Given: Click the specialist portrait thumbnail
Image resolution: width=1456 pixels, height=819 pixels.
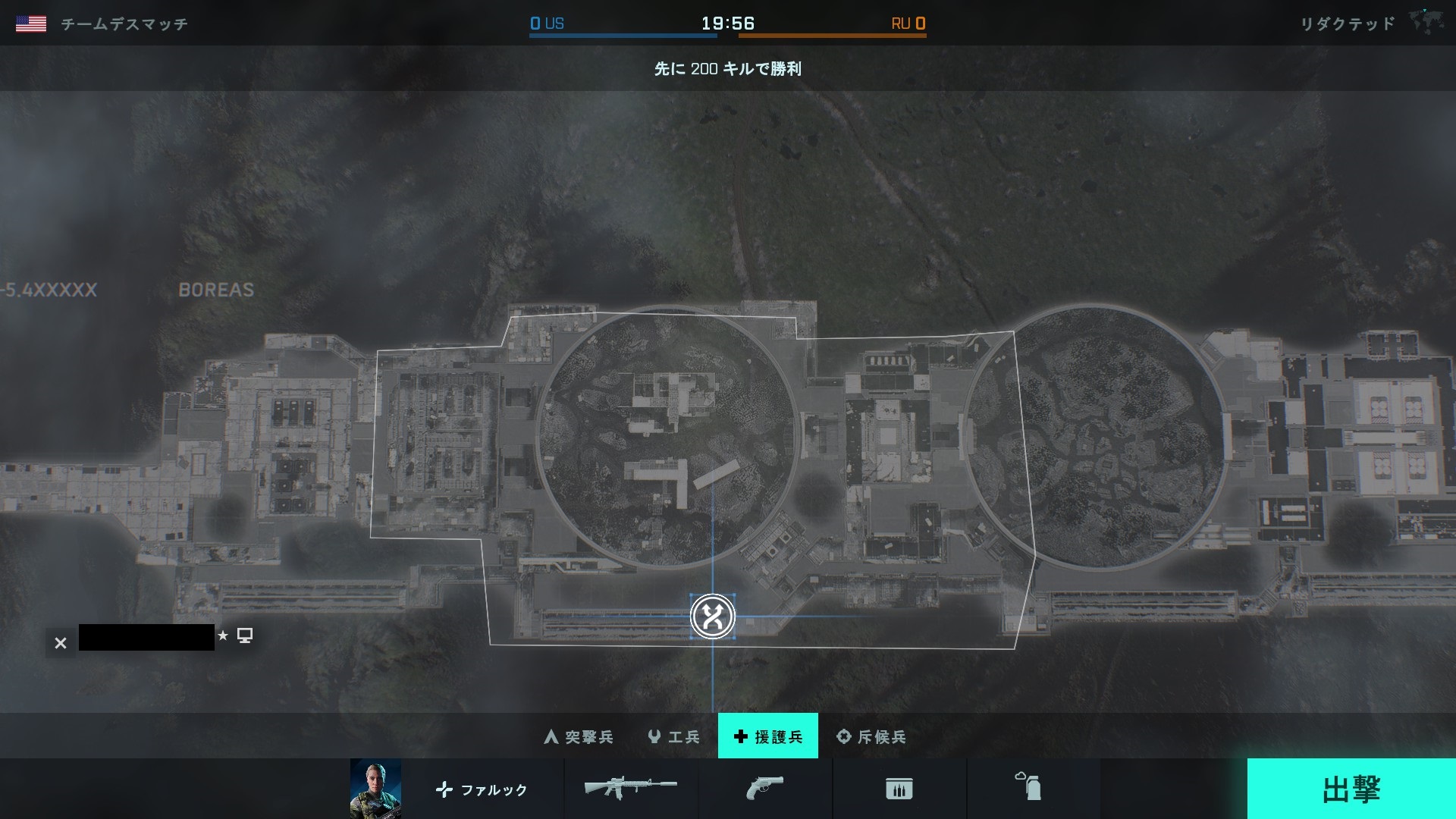Looking at the screenshot, I should pos(375,789).
